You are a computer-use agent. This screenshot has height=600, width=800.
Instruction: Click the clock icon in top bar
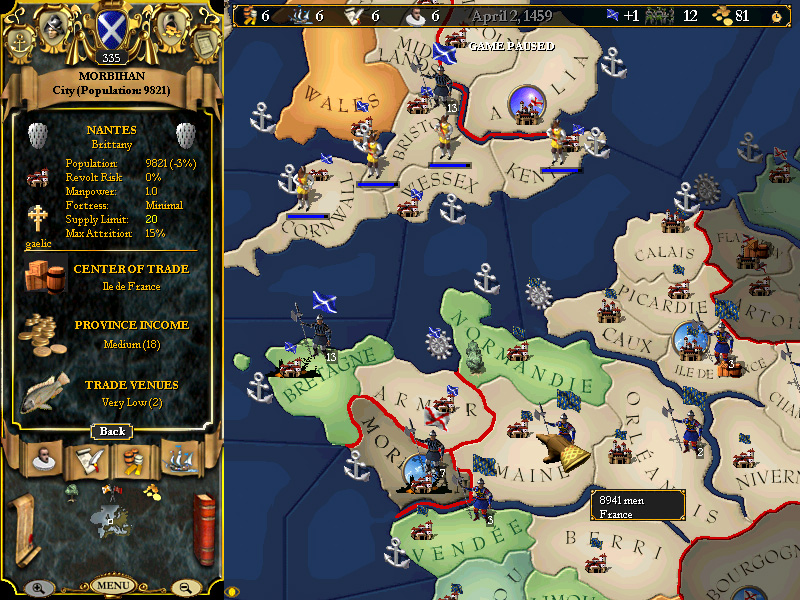[779, 16]
